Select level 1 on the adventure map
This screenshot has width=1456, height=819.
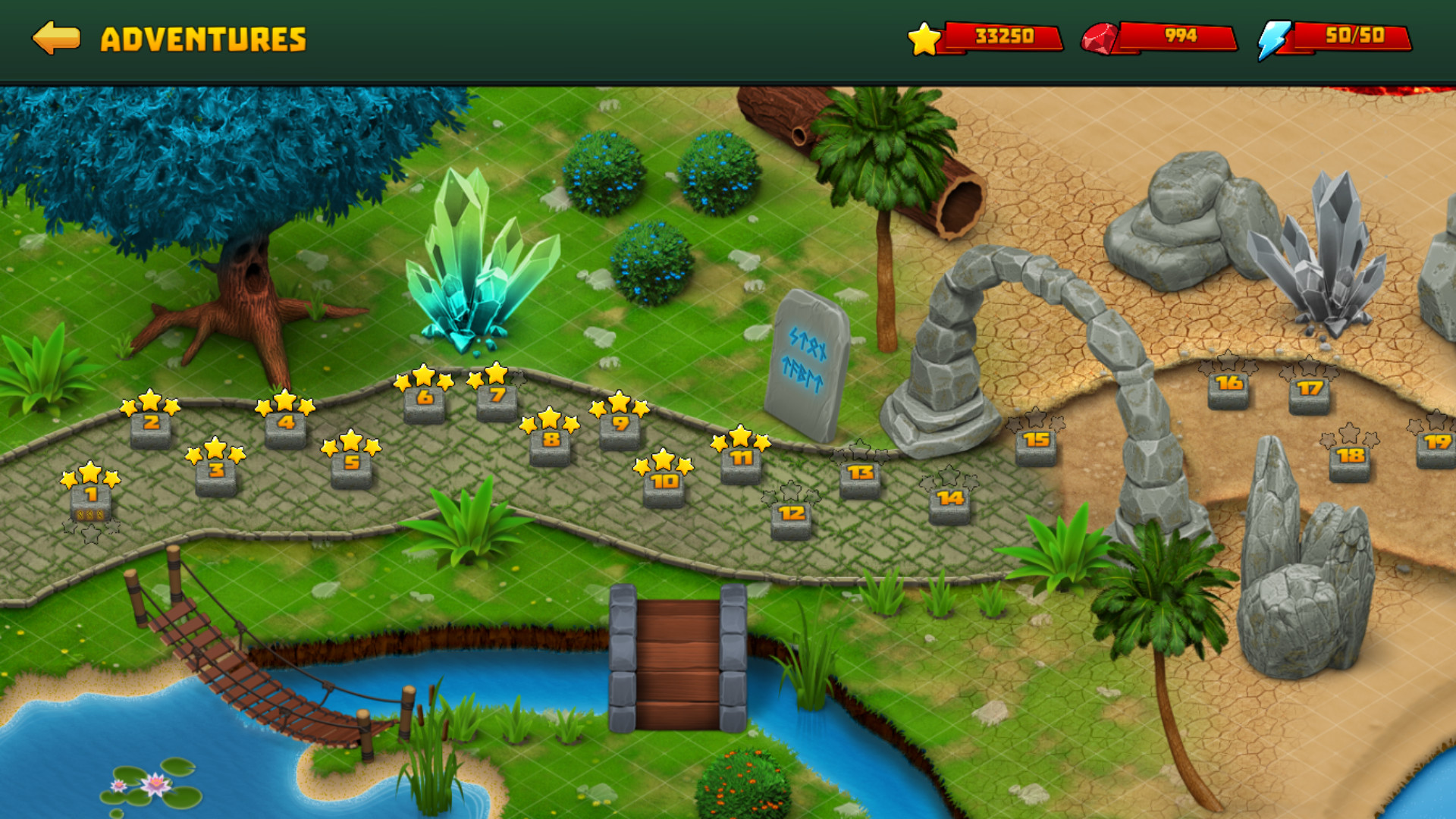point(89,500)
